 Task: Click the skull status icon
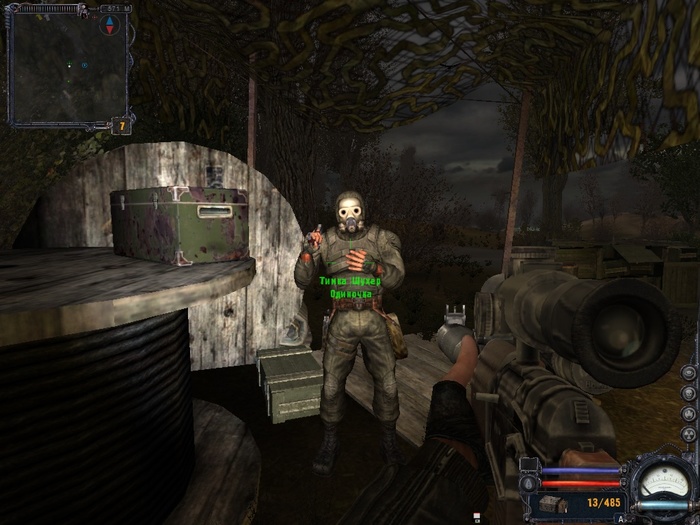[x=689, y=392]
